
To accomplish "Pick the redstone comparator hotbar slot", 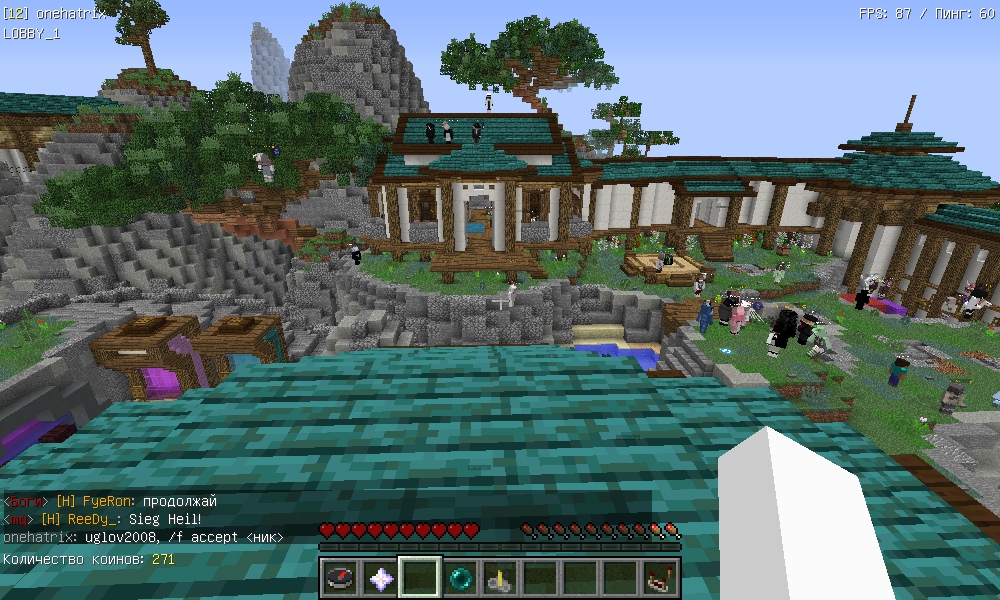I will coord(660,578).
